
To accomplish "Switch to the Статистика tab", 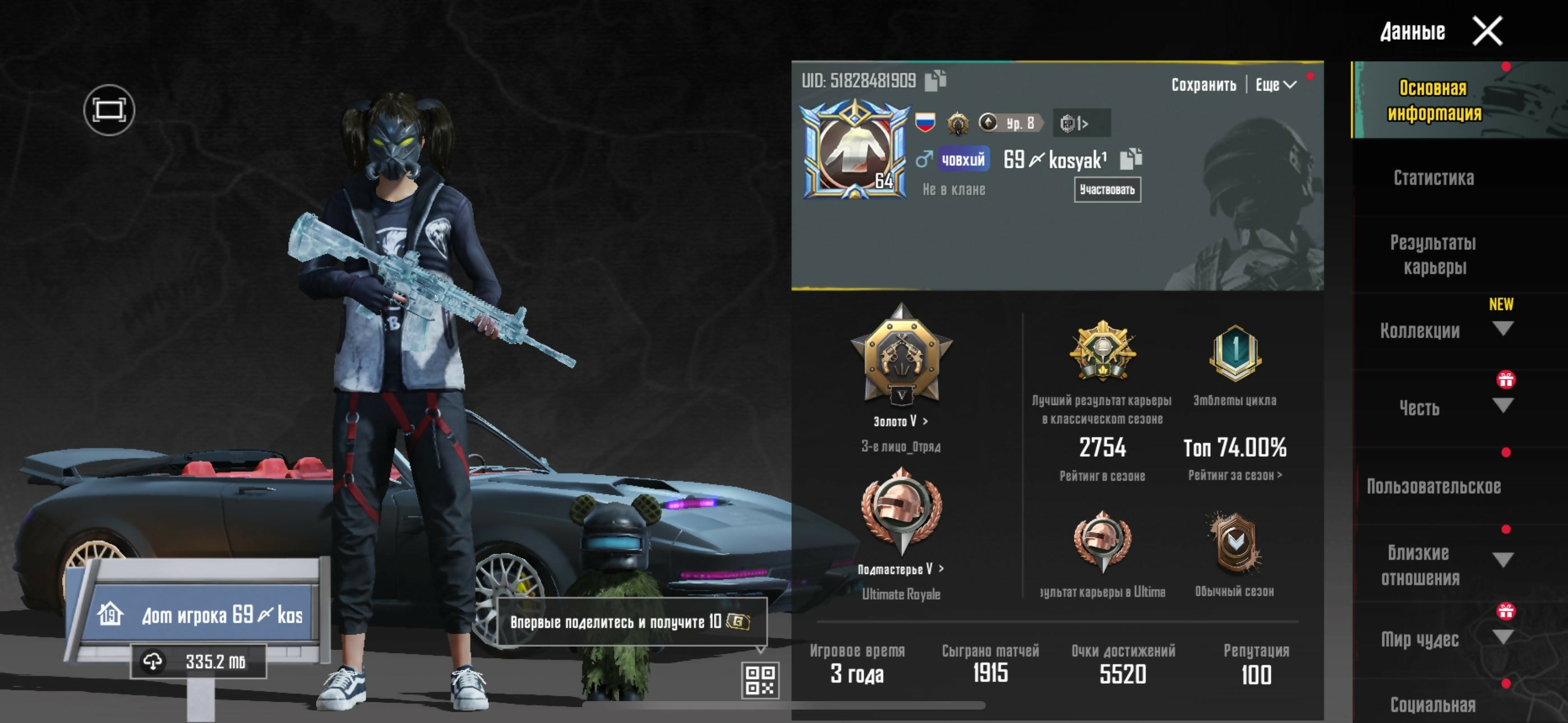I will [1433, 178].
